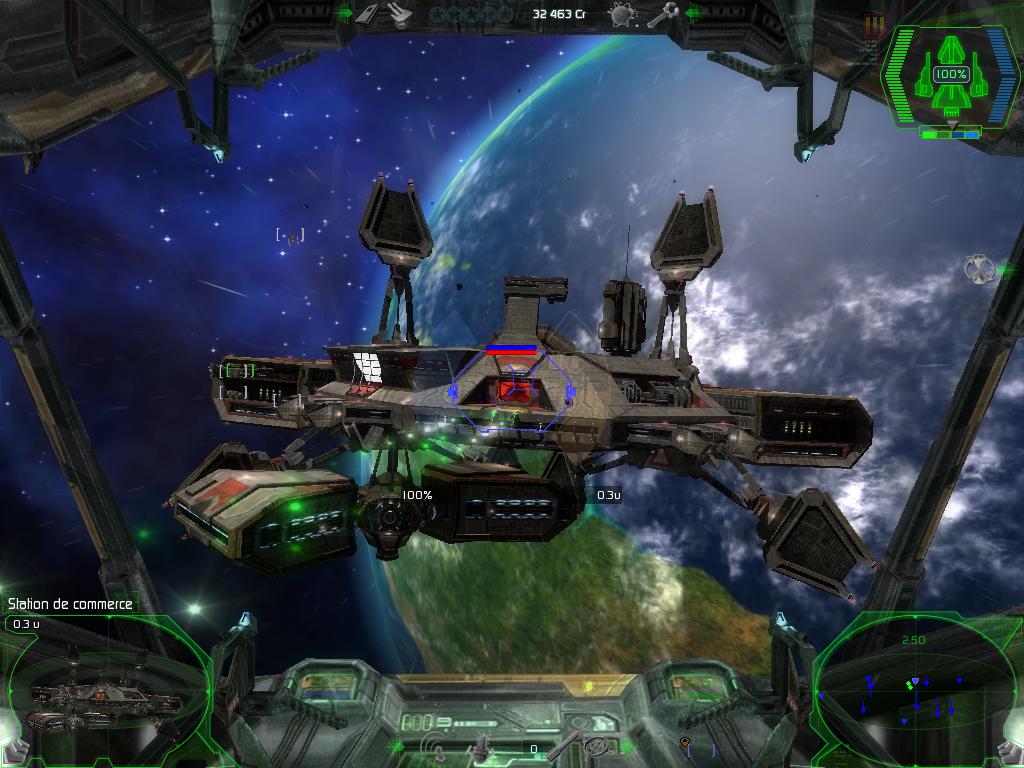Select the blue targeted station bracket
This screenshot has height=768, width=1024.
tap(512, 390)
